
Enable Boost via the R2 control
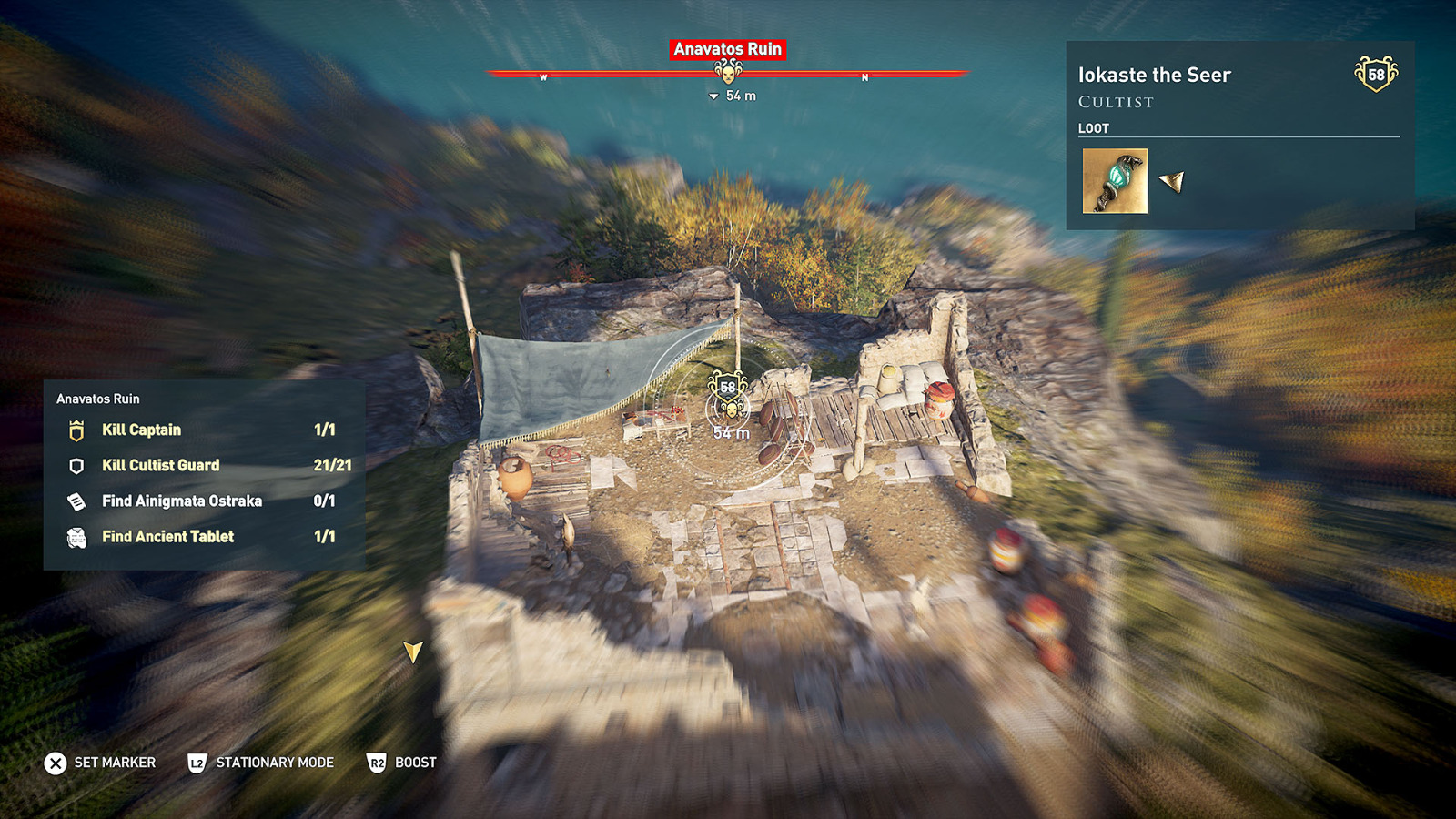[x=379, y=763]
